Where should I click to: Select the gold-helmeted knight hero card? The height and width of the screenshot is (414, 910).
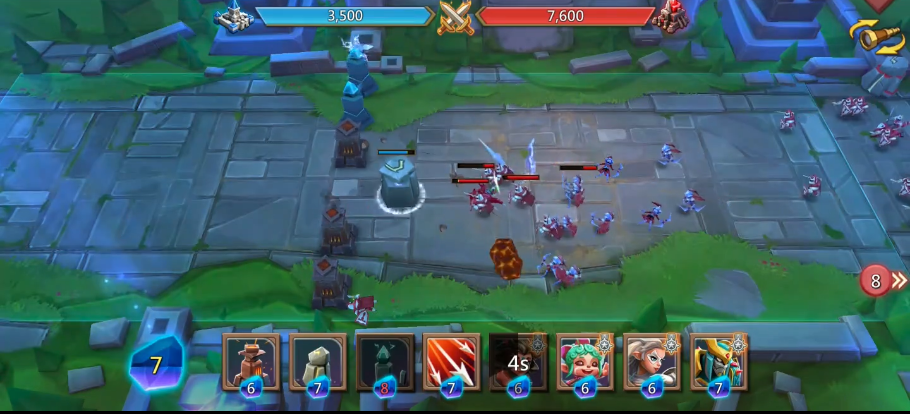(718, 360)
